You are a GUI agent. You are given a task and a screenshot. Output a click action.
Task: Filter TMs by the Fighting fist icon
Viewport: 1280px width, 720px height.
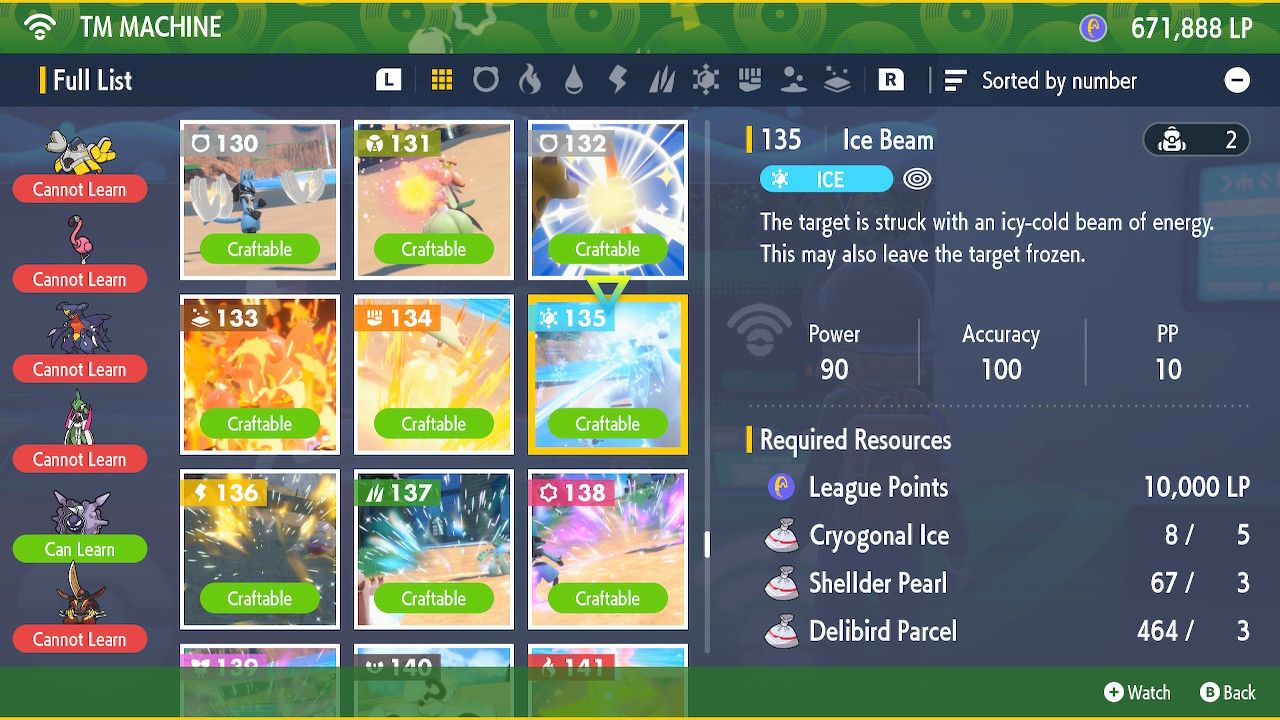coord(752,80)
